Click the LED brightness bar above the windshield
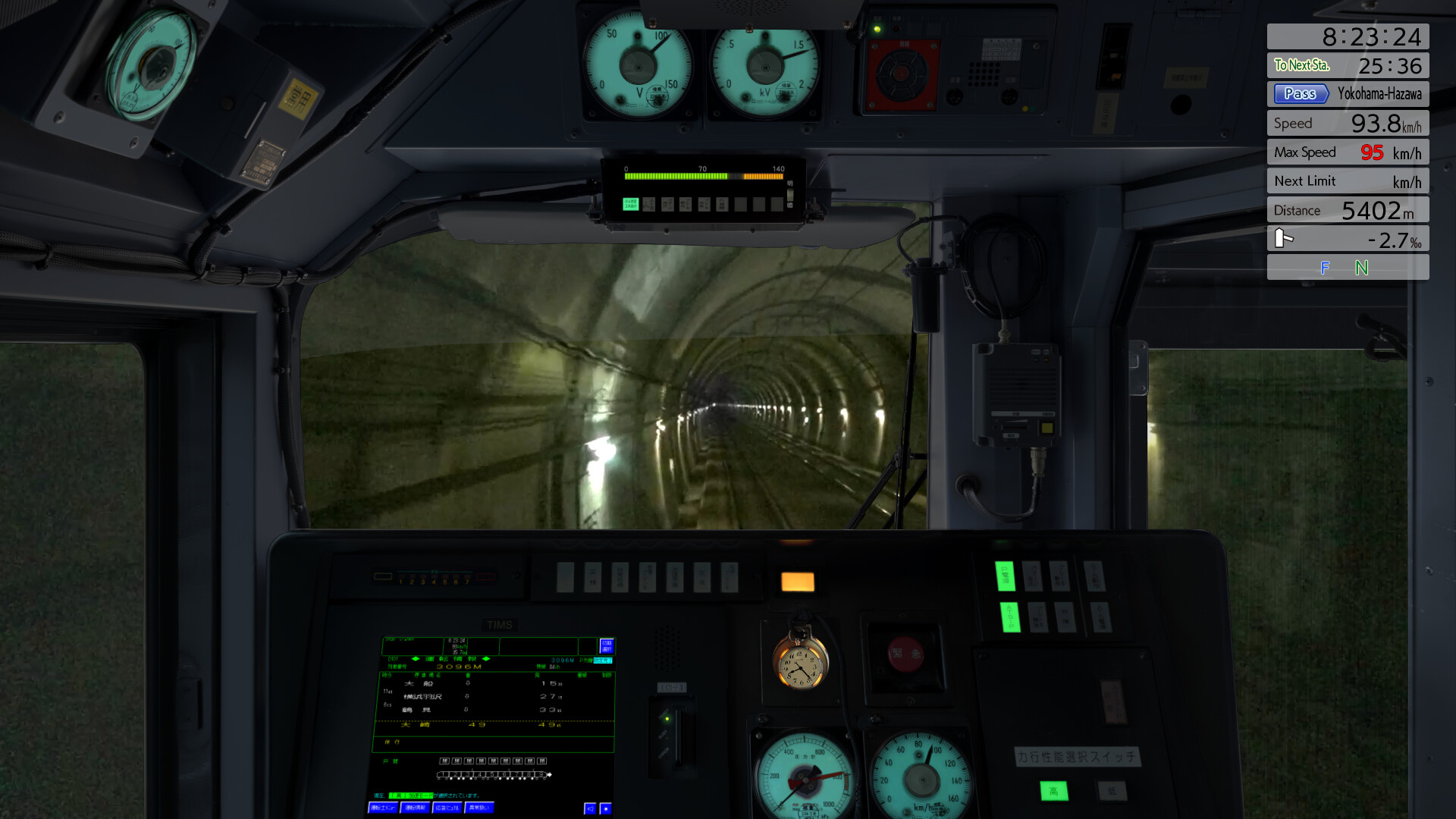1456x819 pixels. pyautogui.click(x=702, y=177)
